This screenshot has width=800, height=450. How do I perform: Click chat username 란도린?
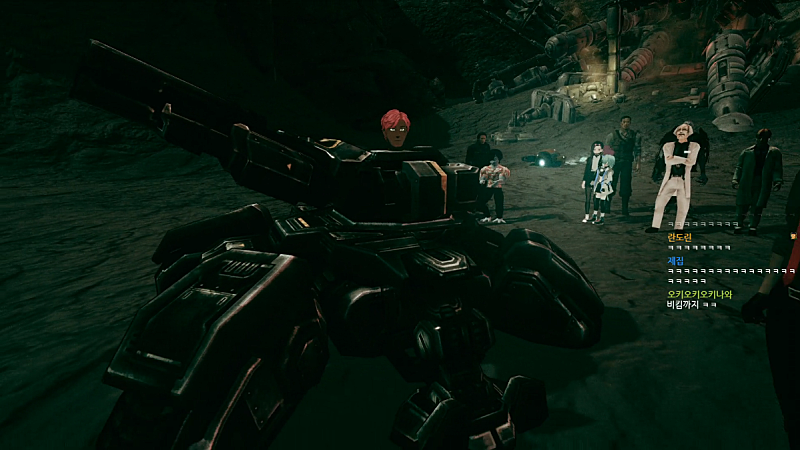(679, 236)
